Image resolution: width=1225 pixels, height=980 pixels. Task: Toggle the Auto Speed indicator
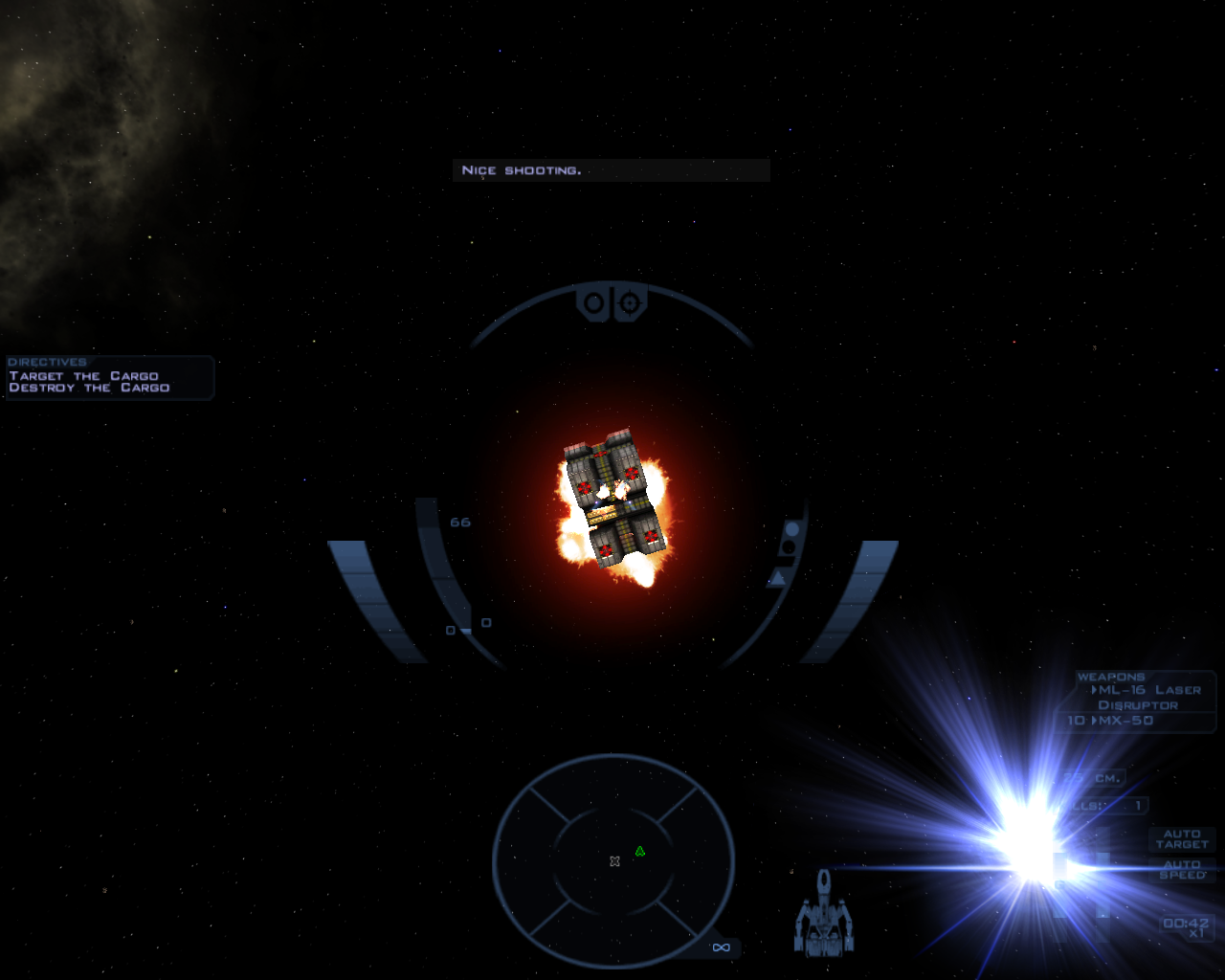(x=1182, y=870)
